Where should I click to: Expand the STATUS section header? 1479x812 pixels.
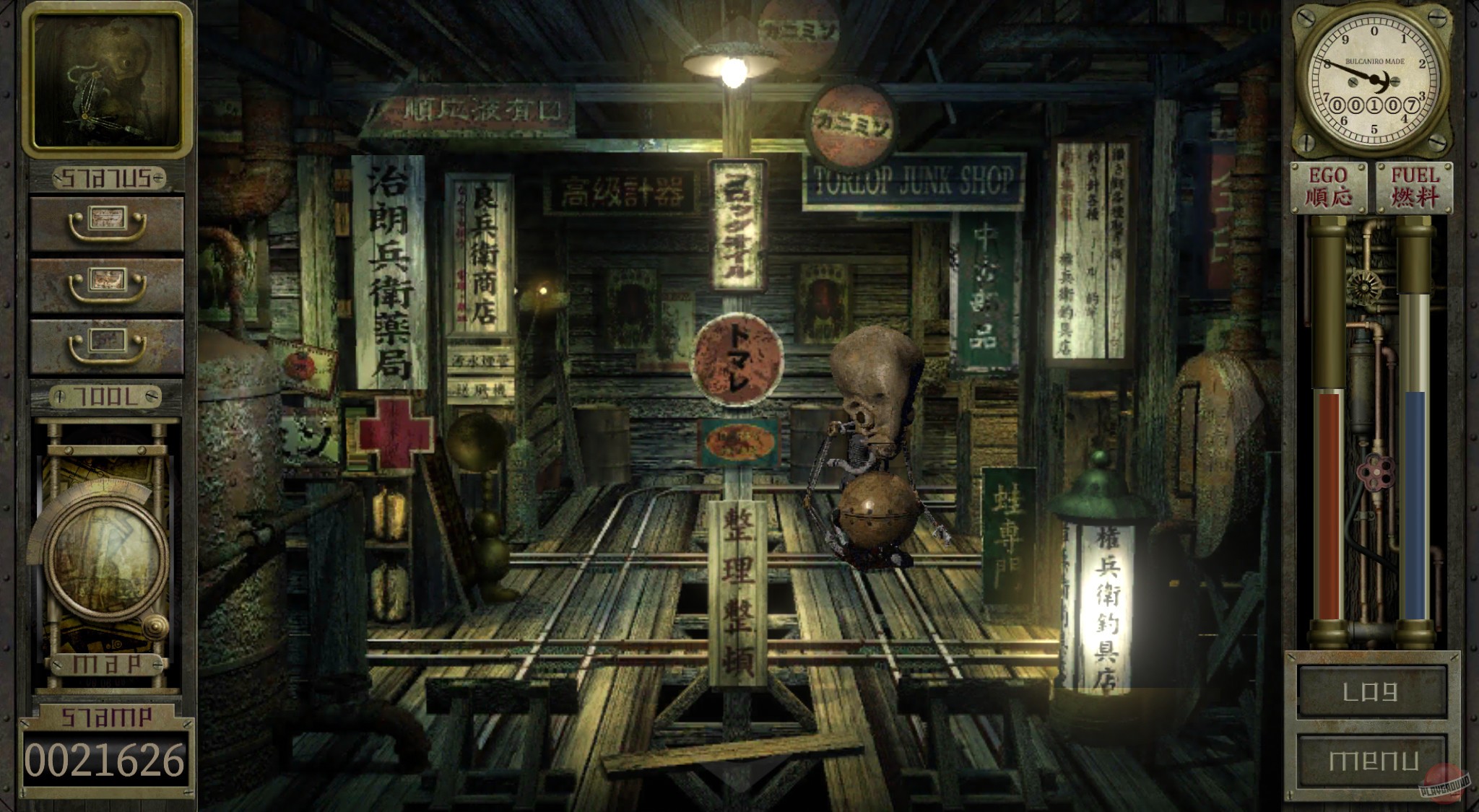point(105,177)
